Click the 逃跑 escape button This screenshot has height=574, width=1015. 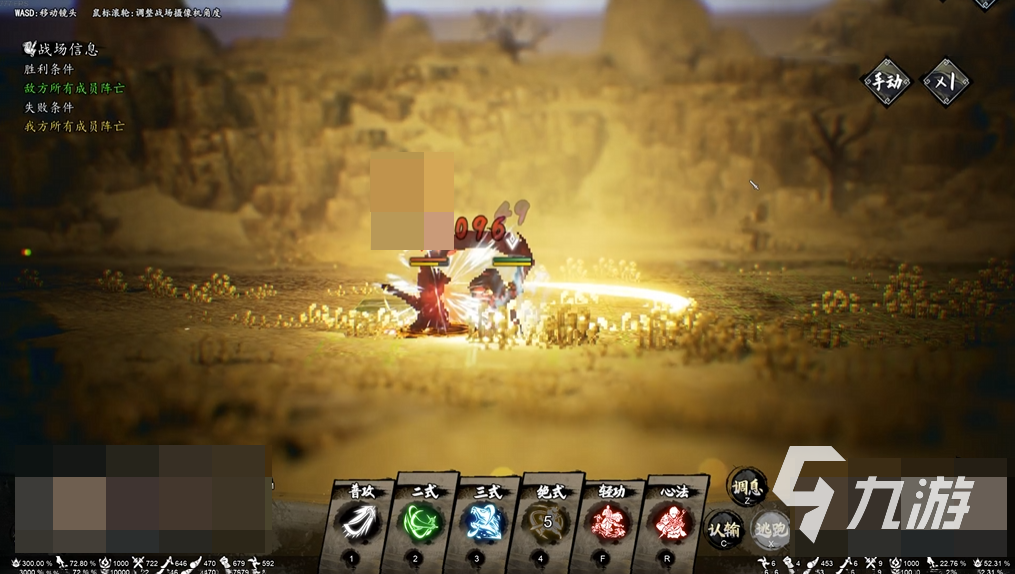pyautogui.click(x=771, y=529)
